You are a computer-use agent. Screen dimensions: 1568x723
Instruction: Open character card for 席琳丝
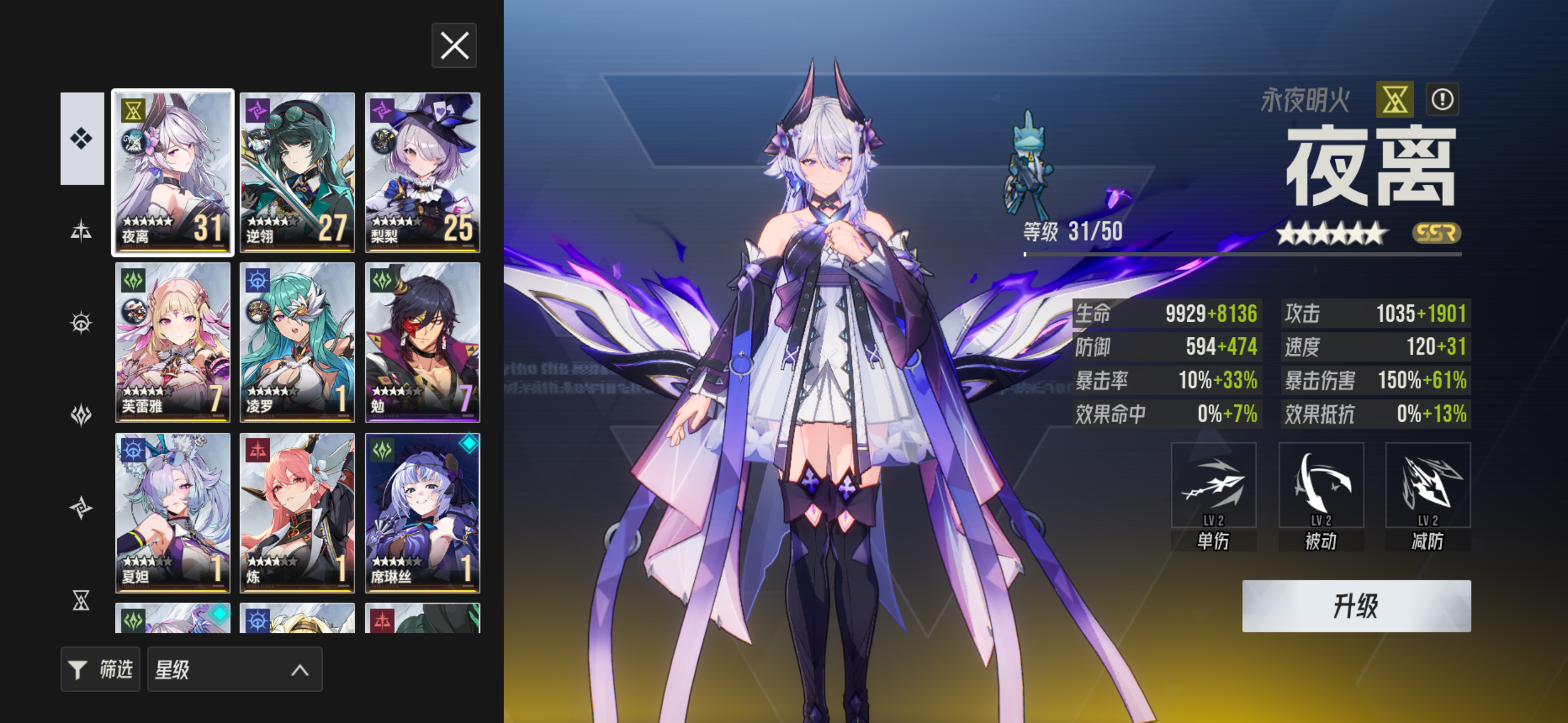(x=423, y=512)
